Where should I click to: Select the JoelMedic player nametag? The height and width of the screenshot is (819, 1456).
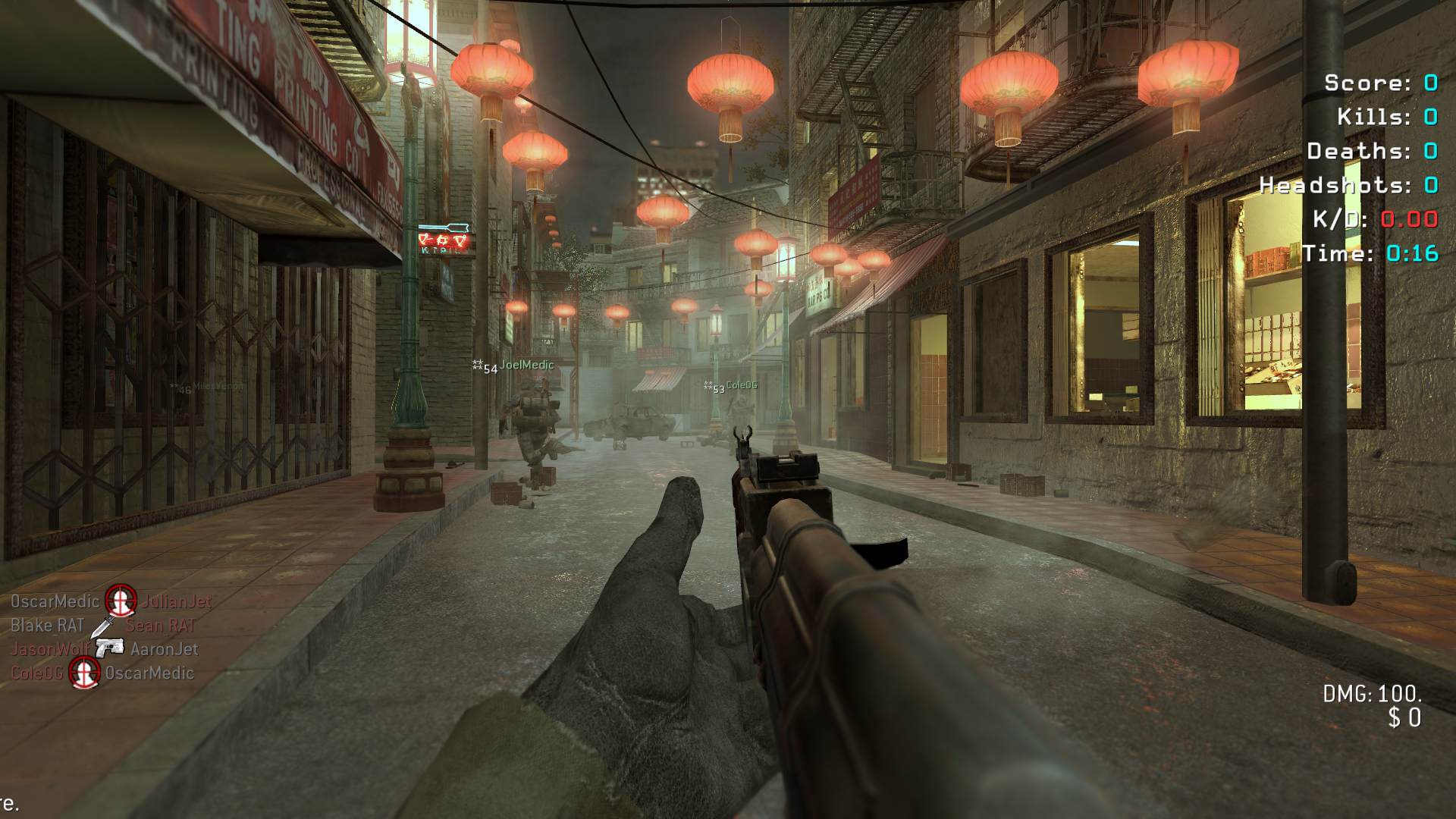tap(526, 366)
